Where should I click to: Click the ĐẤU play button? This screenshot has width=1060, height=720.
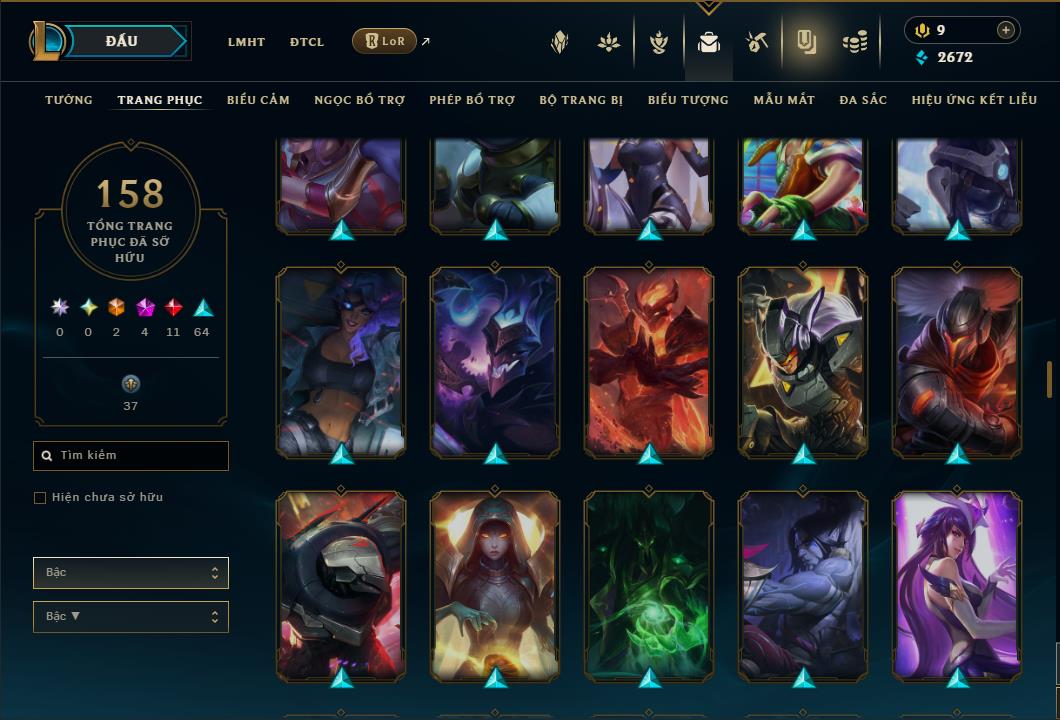pos(123,41)
